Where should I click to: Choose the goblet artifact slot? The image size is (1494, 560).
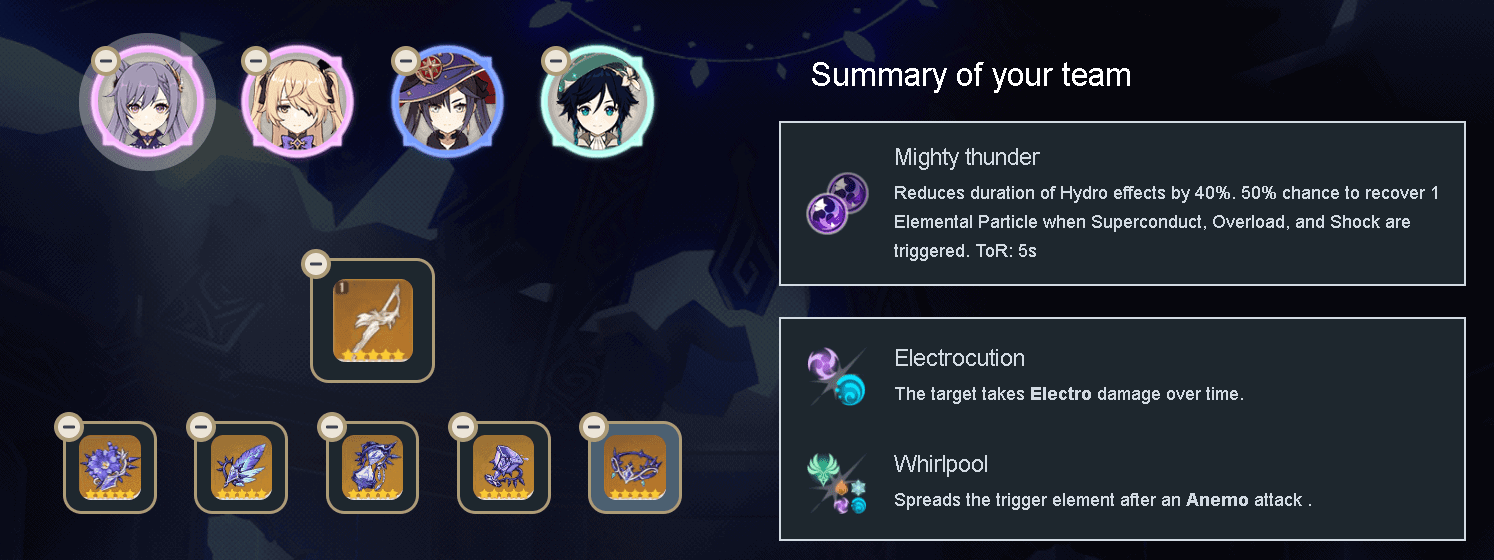point(503,468)
